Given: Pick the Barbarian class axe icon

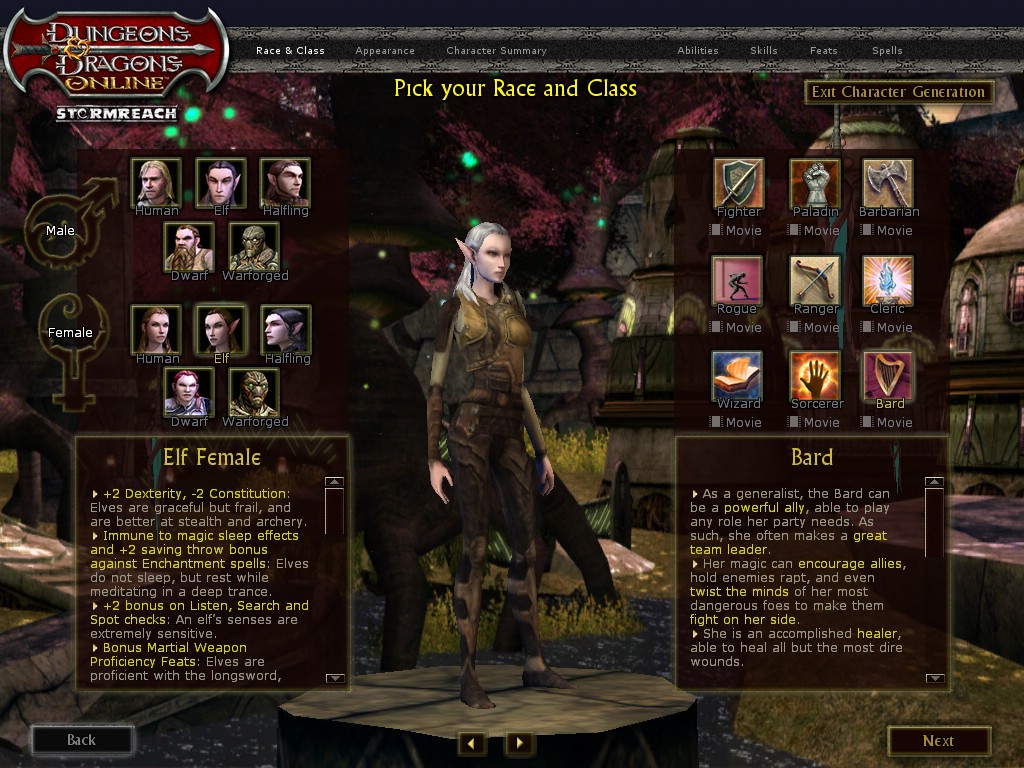Looking at the screenshot, I should (x=888, y=183).
